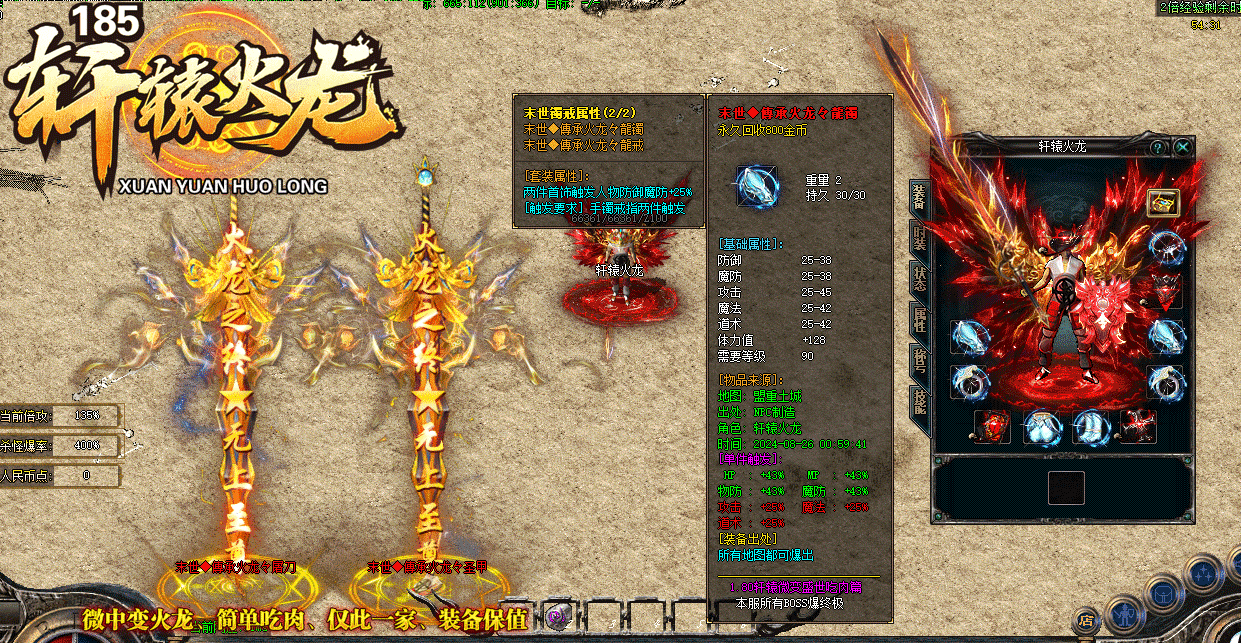This screenshot has width=1241, height=643.
Task: Open the character icon round button
Action: point(1127,611)
